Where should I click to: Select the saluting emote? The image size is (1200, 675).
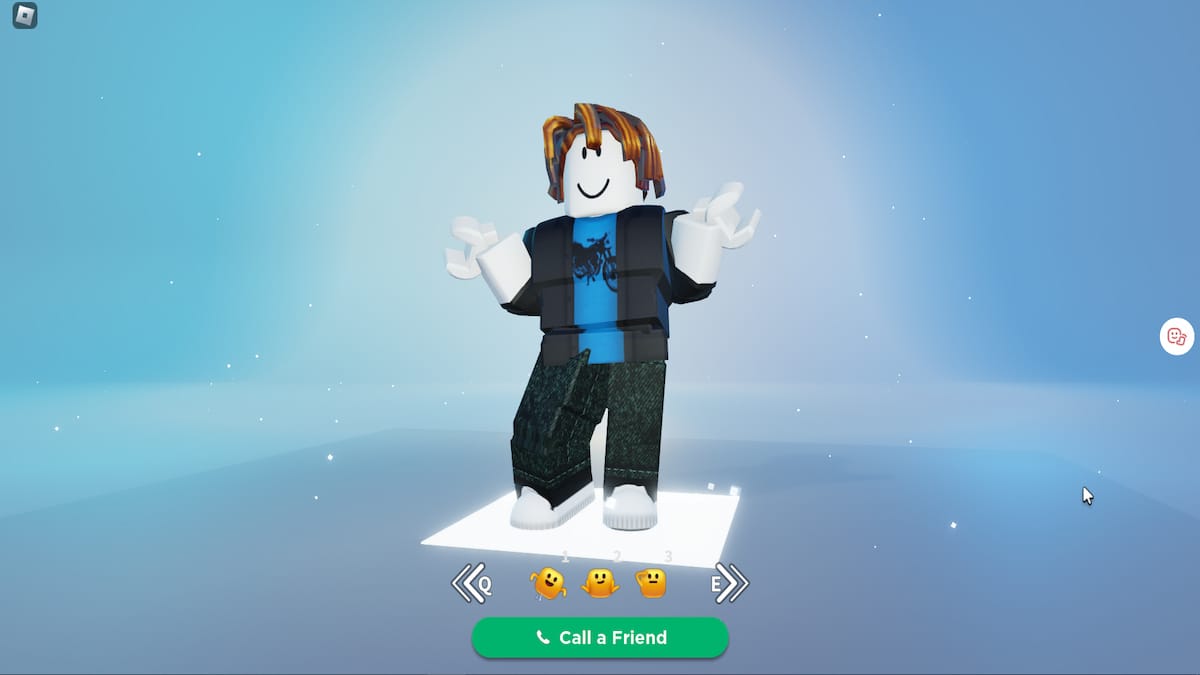[651, 583]
